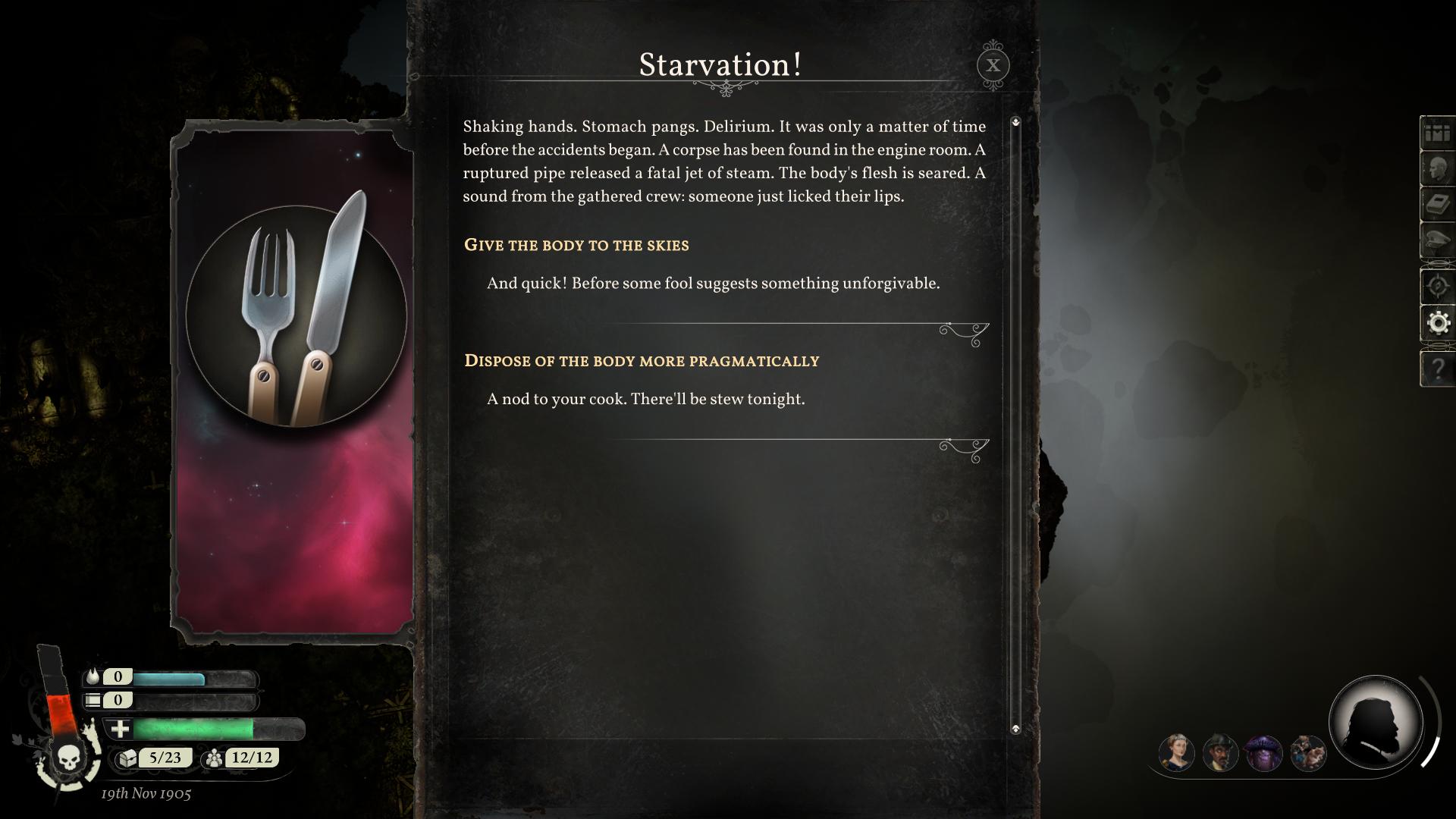1456x819 pixels.
Task: Open the journal book tab
Action: (x=1438, y=205)
